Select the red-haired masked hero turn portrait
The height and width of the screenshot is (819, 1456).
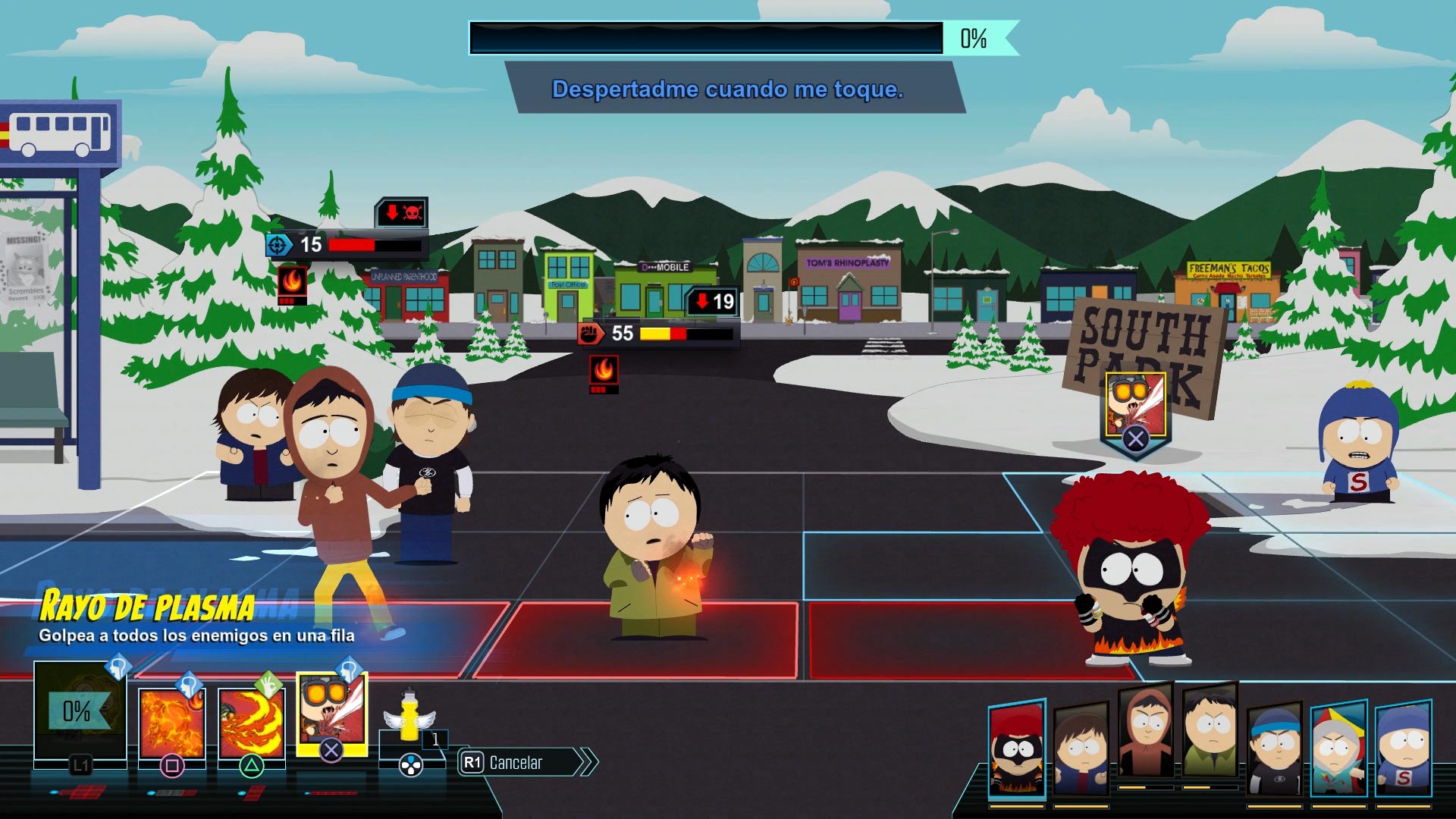(x=1017, y=749)
